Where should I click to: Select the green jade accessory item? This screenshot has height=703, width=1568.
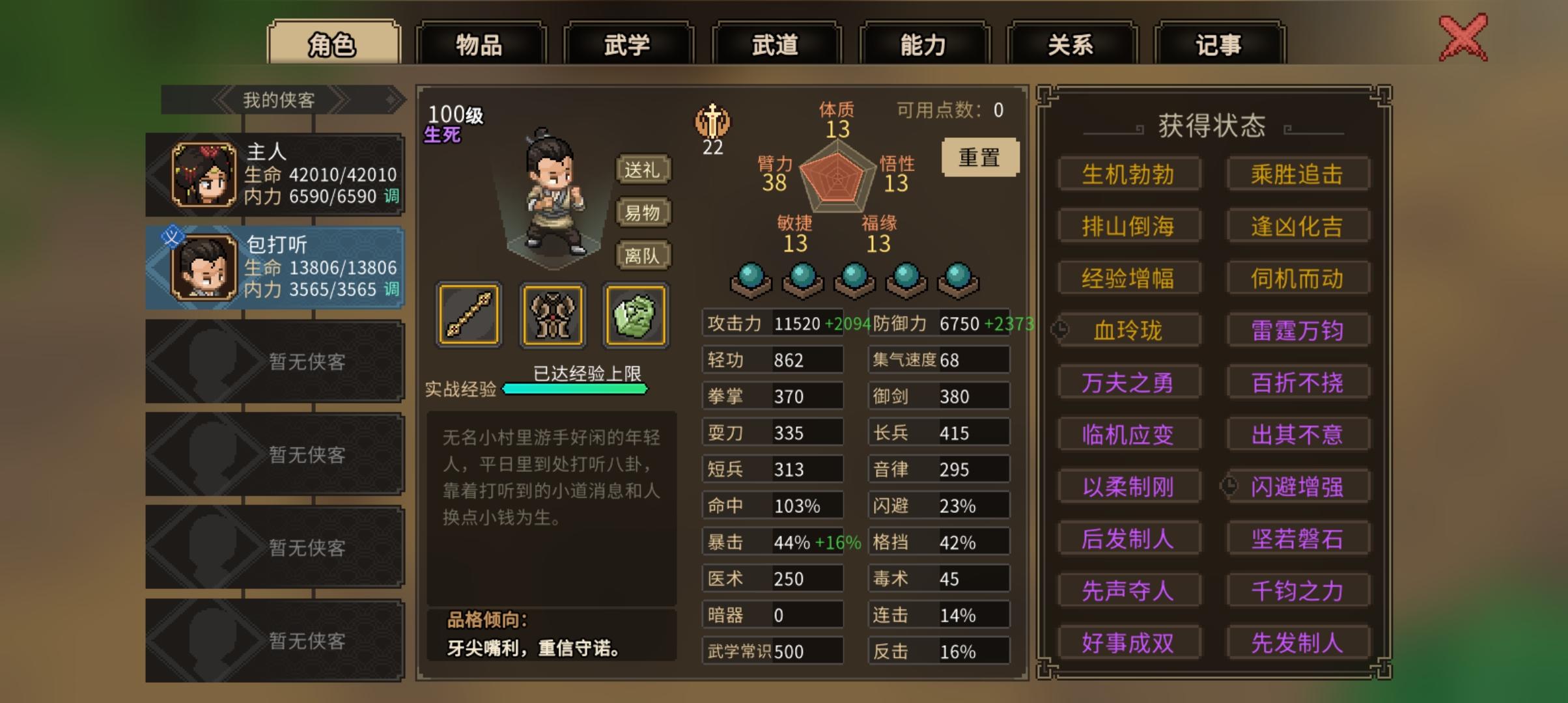click(635, 317)
